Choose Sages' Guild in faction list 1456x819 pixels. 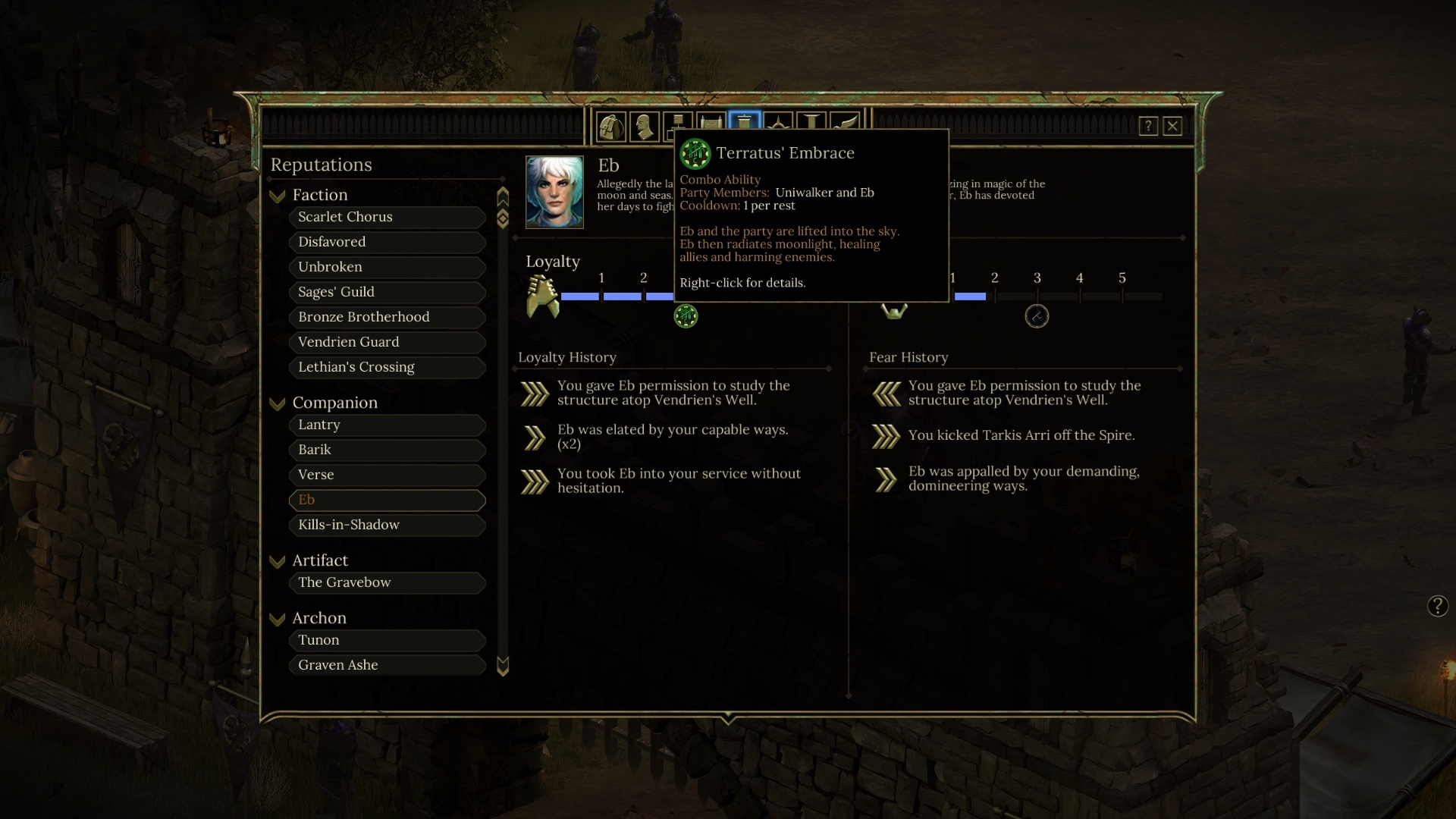(387, 292)
